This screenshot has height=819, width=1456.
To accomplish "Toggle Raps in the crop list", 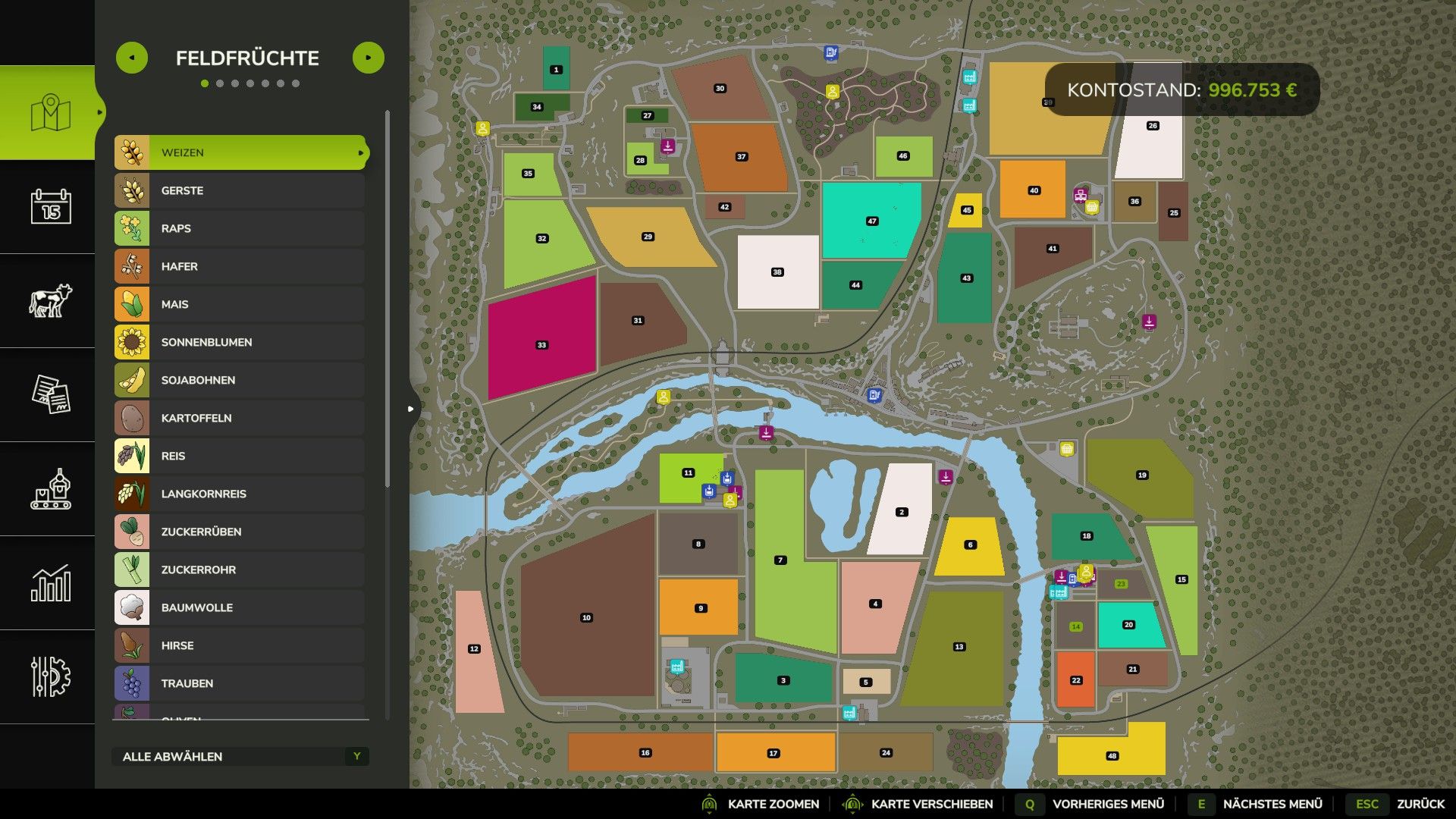I will 240,228.
